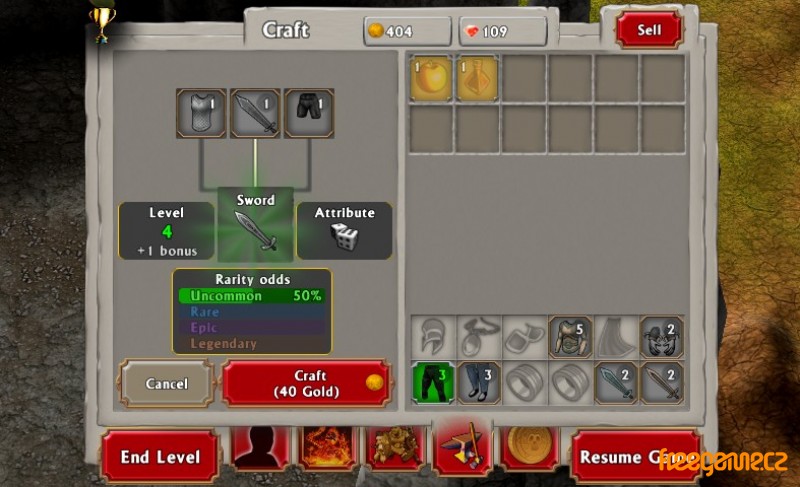Select the level 5 tunic armor slot
800x487 pixels.
click(570, 337)
